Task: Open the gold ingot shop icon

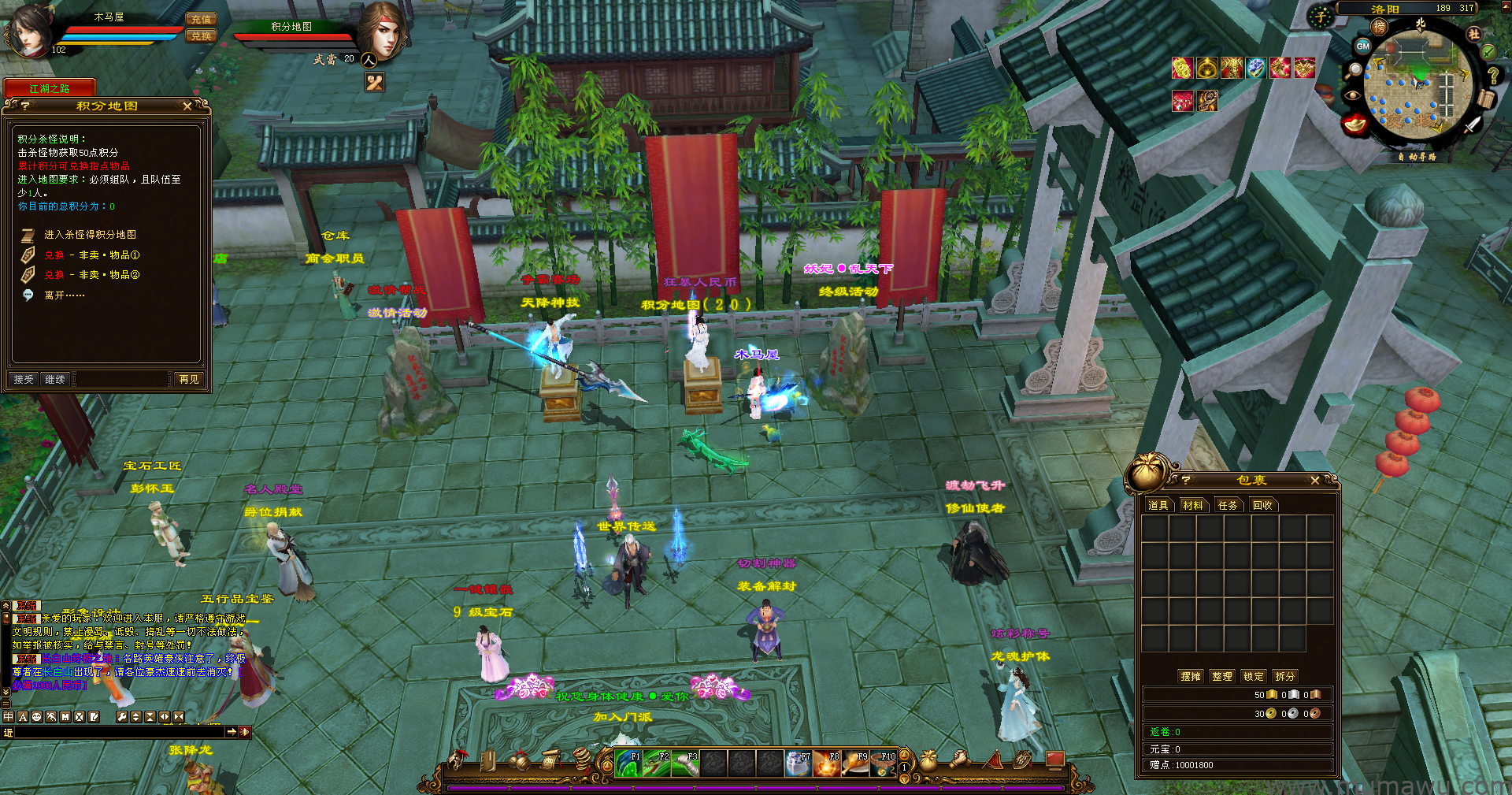Action: [x=1355, y=124]
